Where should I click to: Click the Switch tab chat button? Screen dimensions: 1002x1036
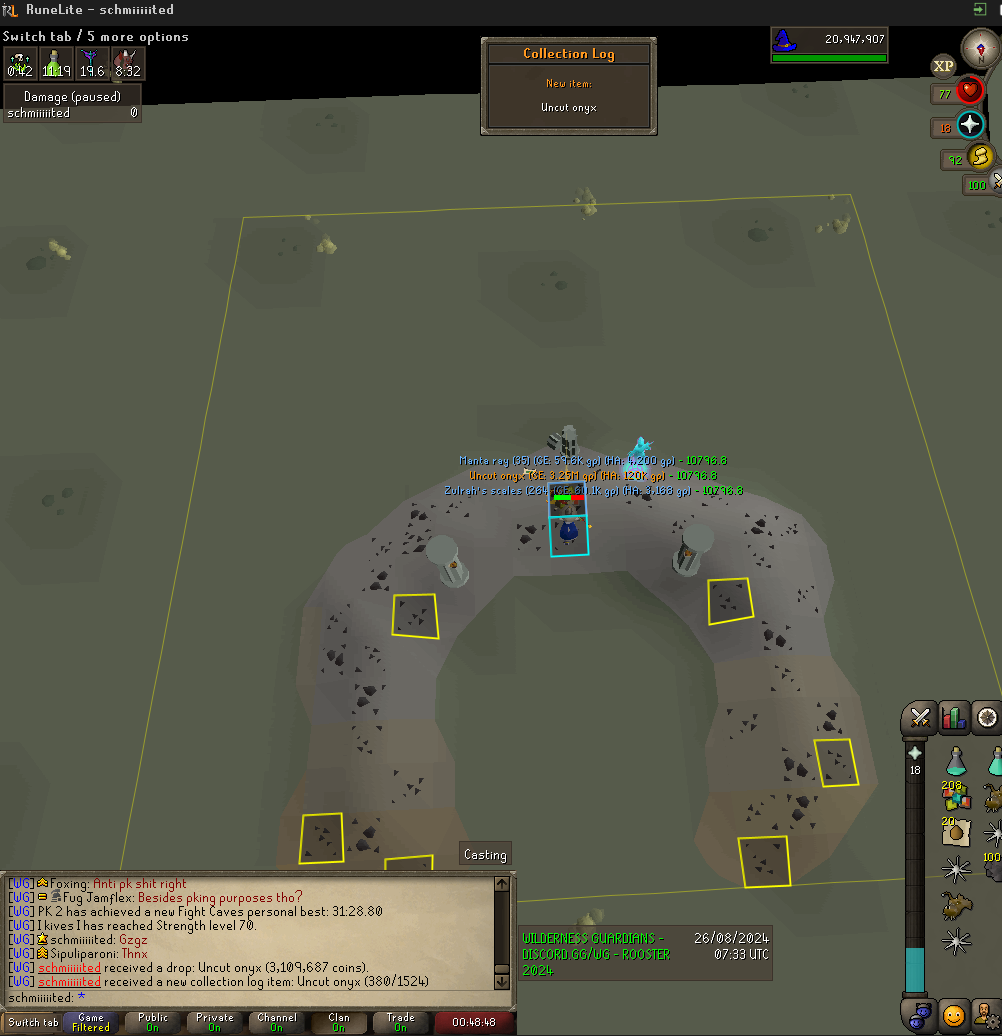pyautogui.click(x=32, y=1022)
